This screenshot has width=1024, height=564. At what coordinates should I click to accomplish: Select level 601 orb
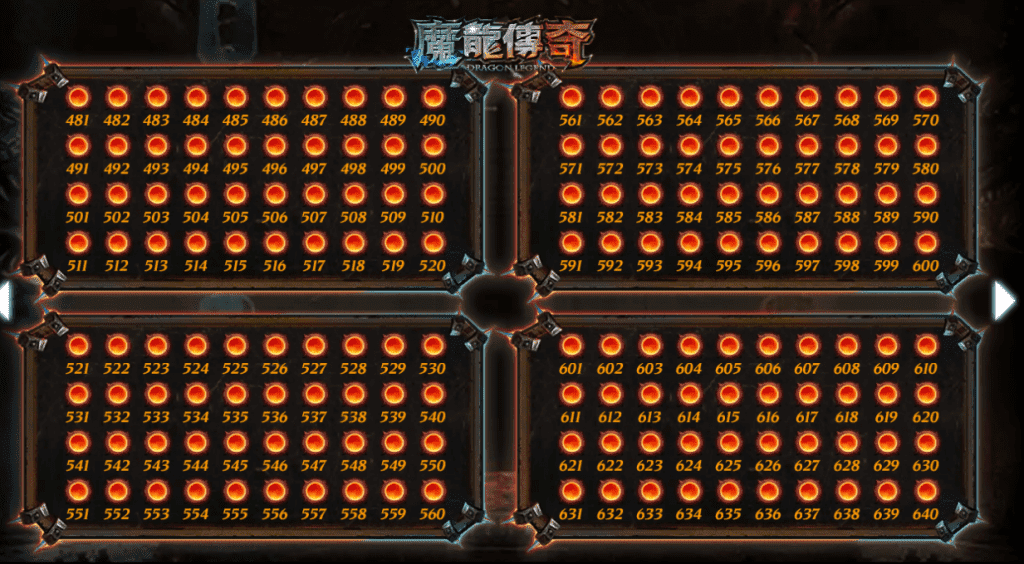pos(571,346)
